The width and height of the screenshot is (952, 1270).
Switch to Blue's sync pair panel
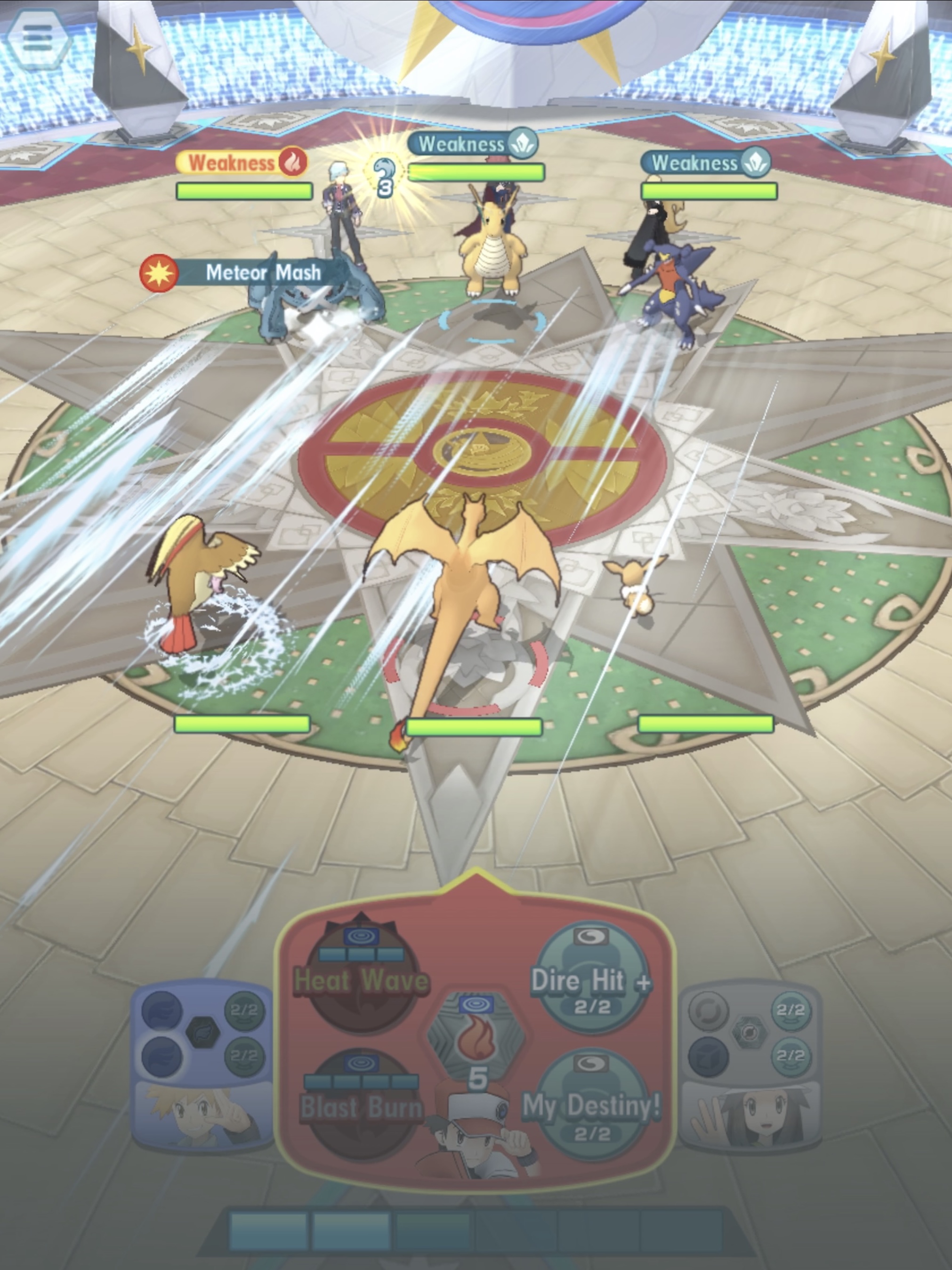click(x=202, y=1067)
